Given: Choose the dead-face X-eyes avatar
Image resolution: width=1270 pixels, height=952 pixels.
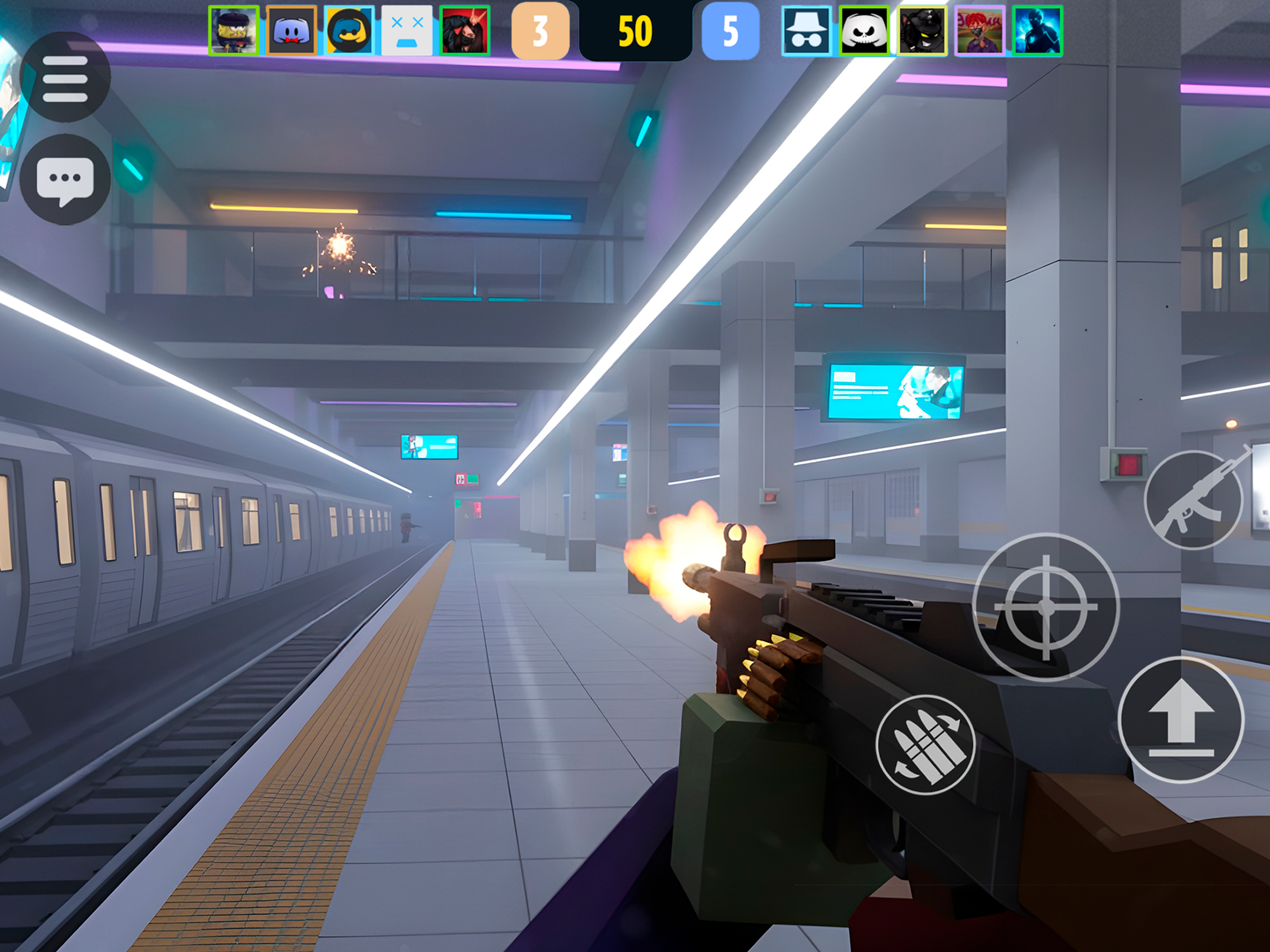Looking at the screenshot, I should coord(407,31).
